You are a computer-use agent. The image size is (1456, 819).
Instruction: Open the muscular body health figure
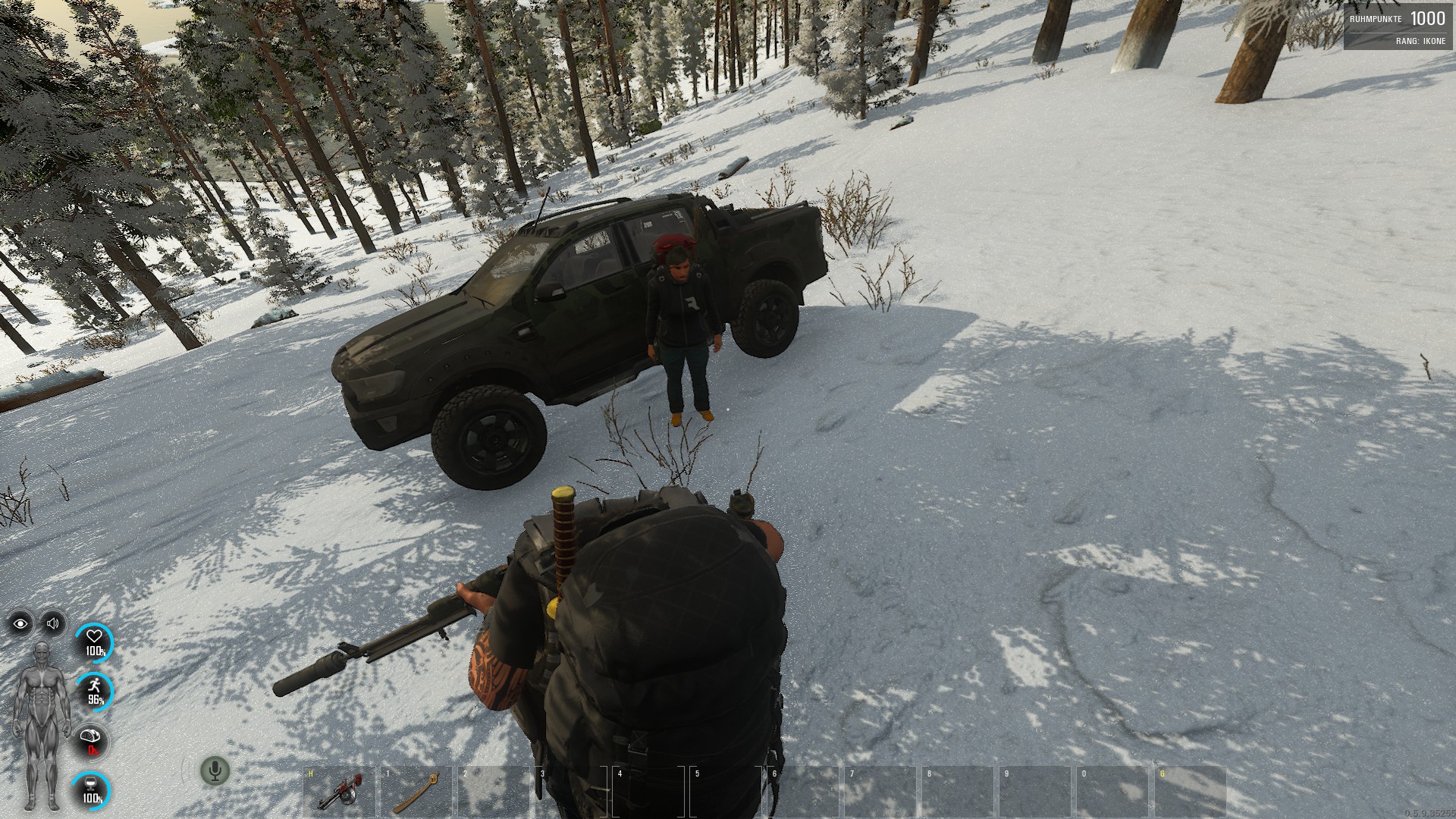(38, 724)
